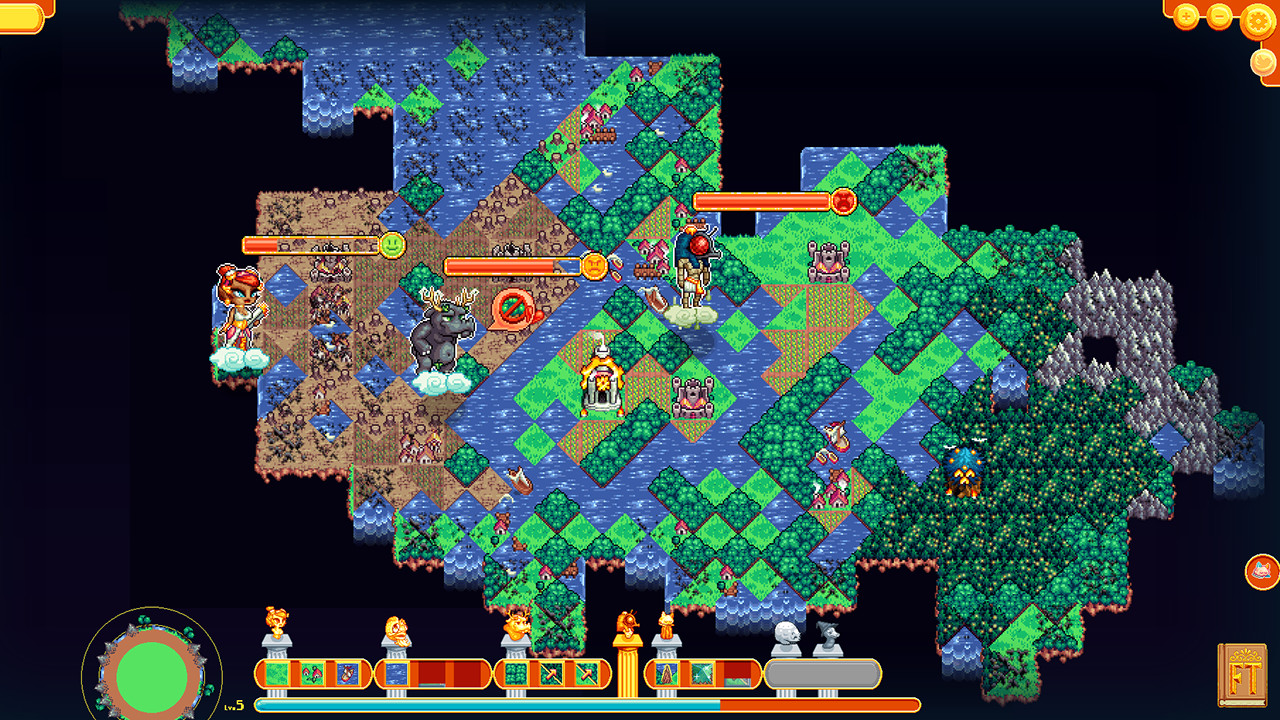Pick the mountain tile ability icon
Image resolution: width=1280 pixels, height=720 pixels.
tap(668, 673)
